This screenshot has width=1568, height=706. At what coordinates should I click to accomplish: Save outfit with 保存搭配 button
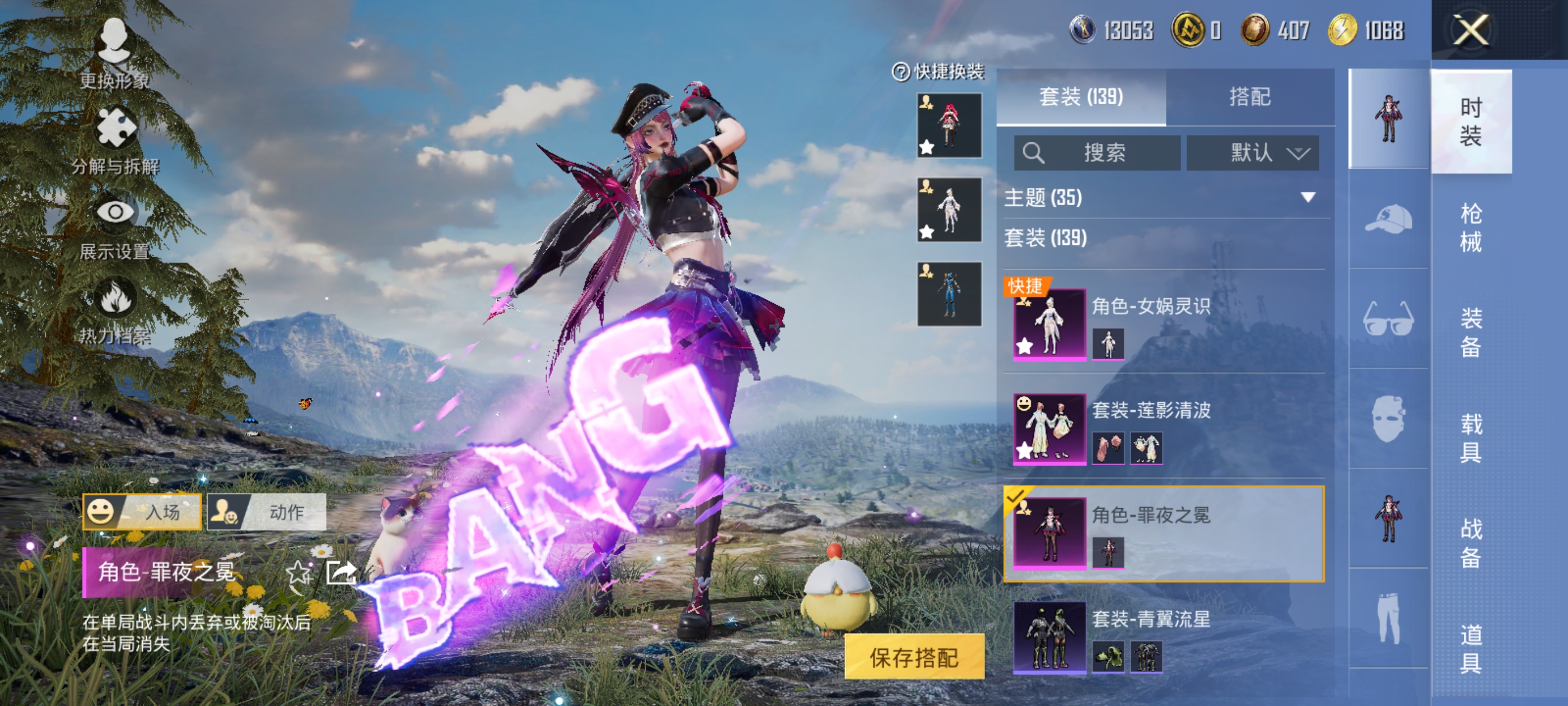coord(914,657)
